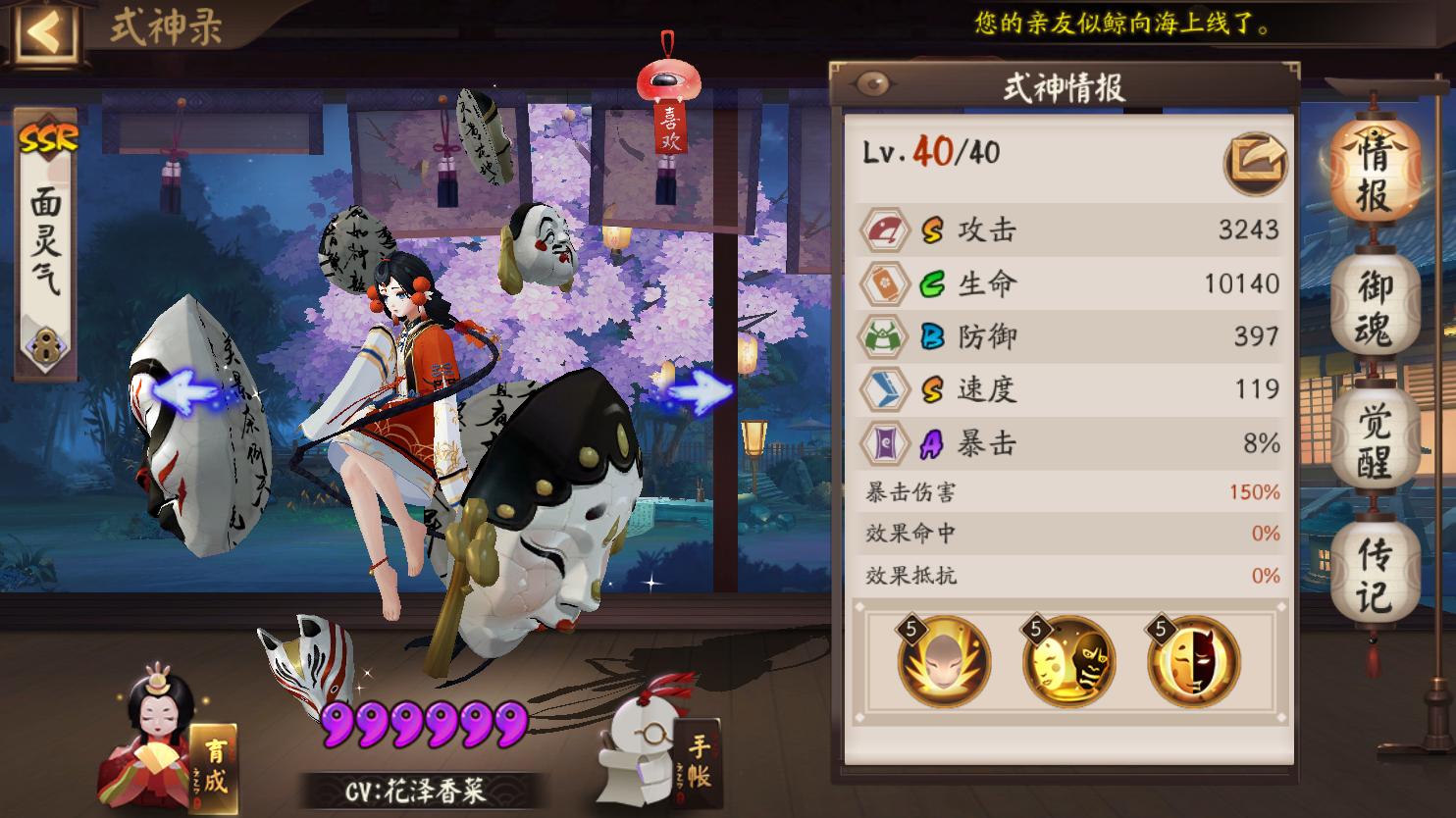Viewport: 1456px width, 818px height.
Task: Select the third skill mask icon
Action: 1195,662
